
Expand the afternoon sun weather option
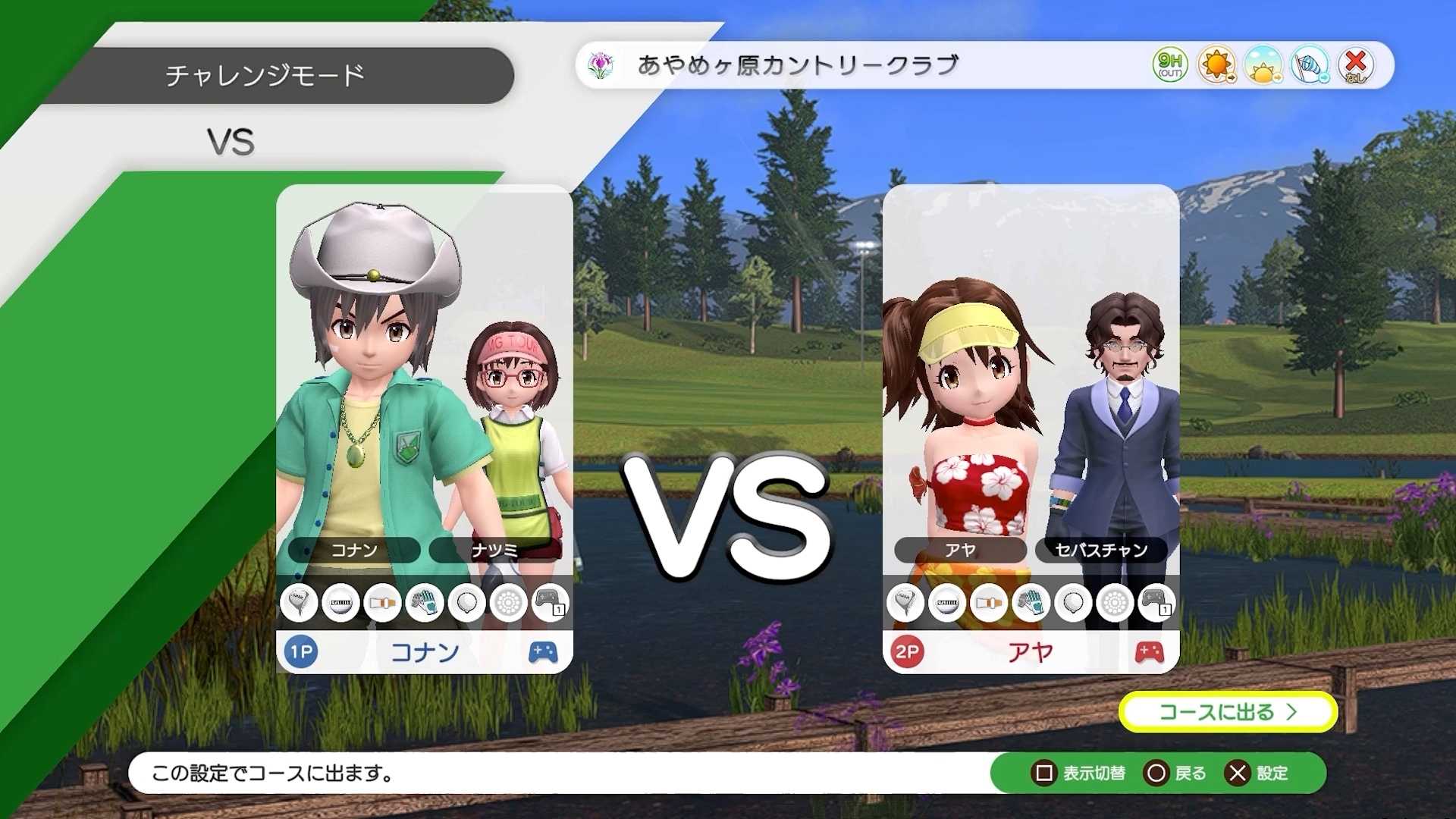(x=1263, y=66)
